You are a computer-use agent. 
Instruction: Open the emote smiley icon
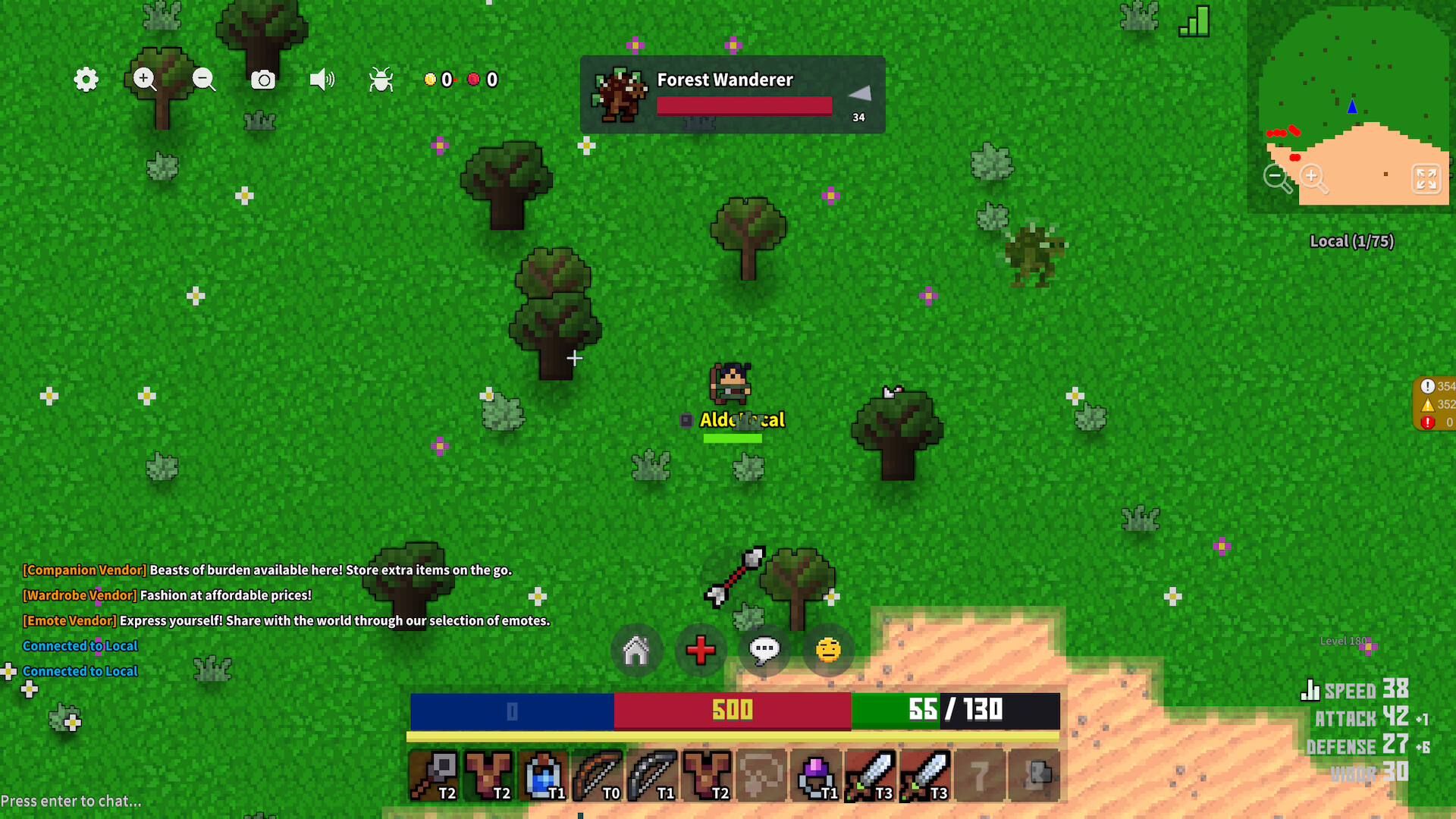click(827, 650)
